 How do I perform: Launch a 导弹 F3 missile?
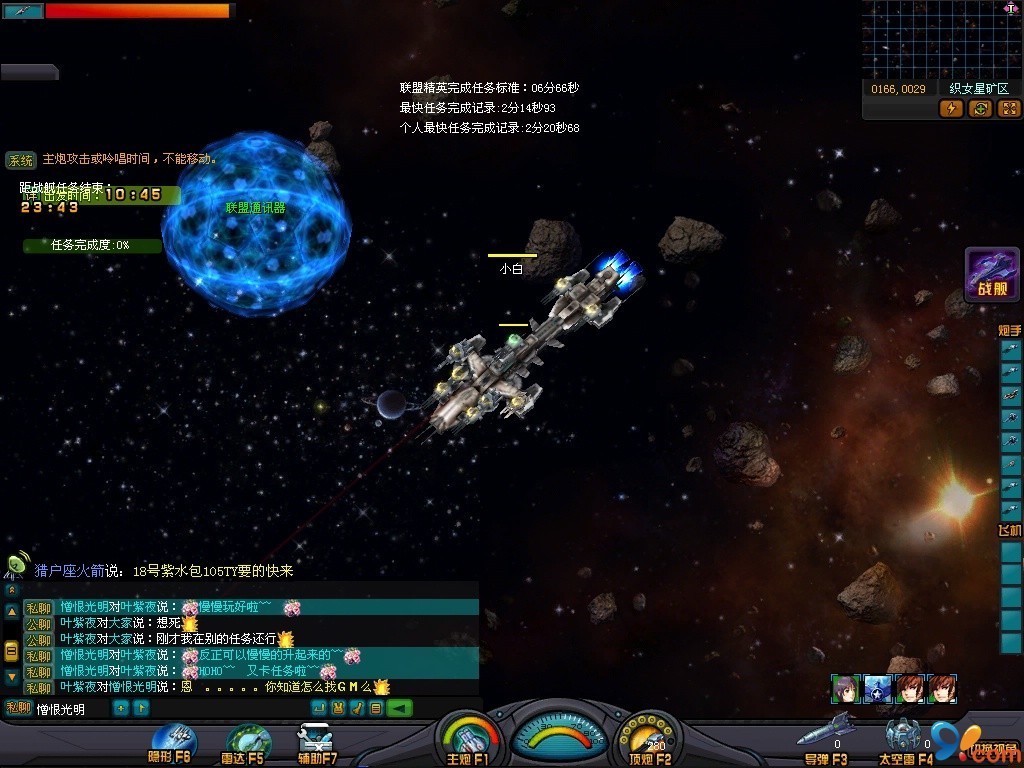tap(826, 737)
